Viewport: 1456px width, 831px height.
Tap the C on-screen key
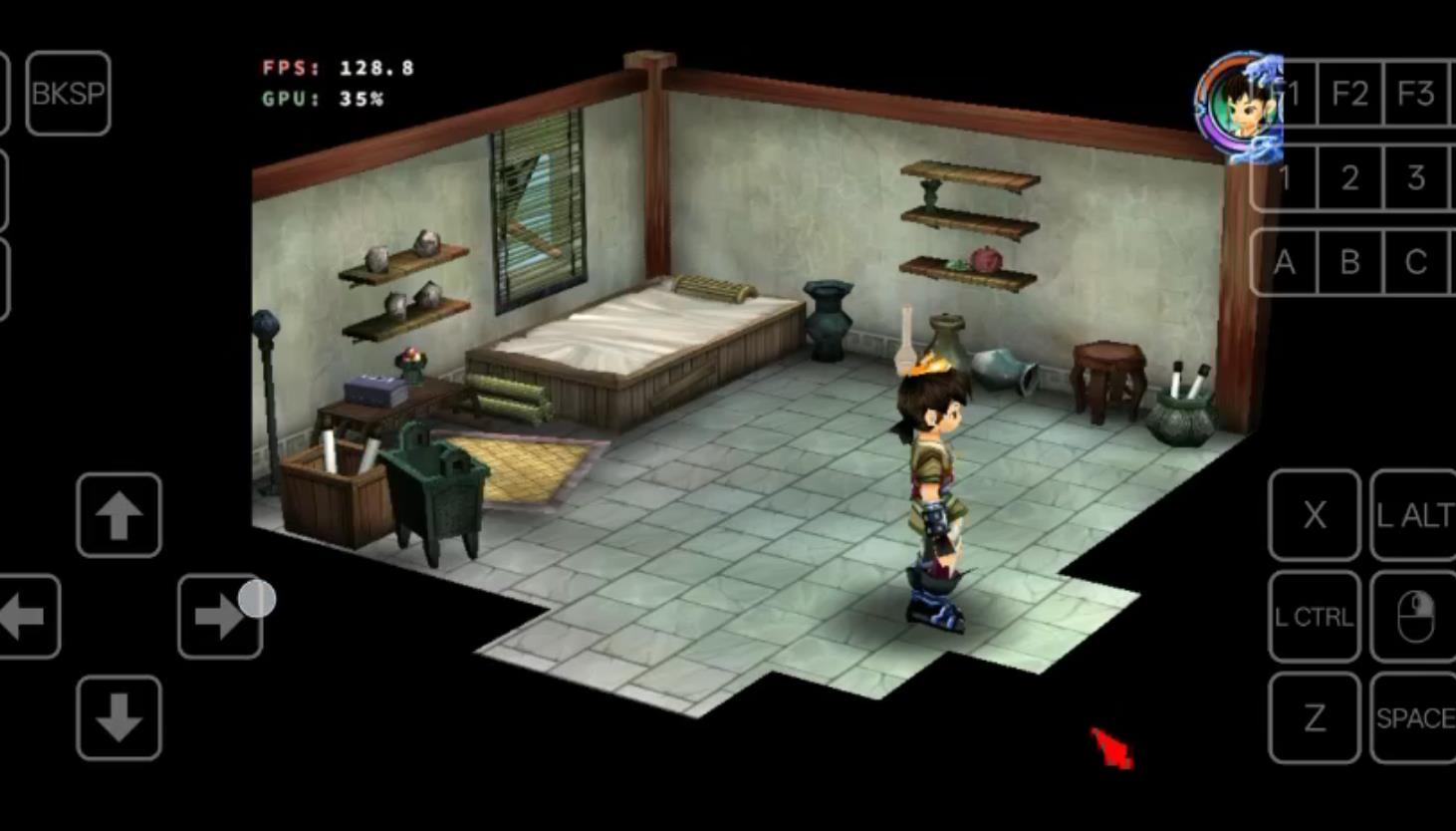pyautogui.click(x=1415, y=262)
